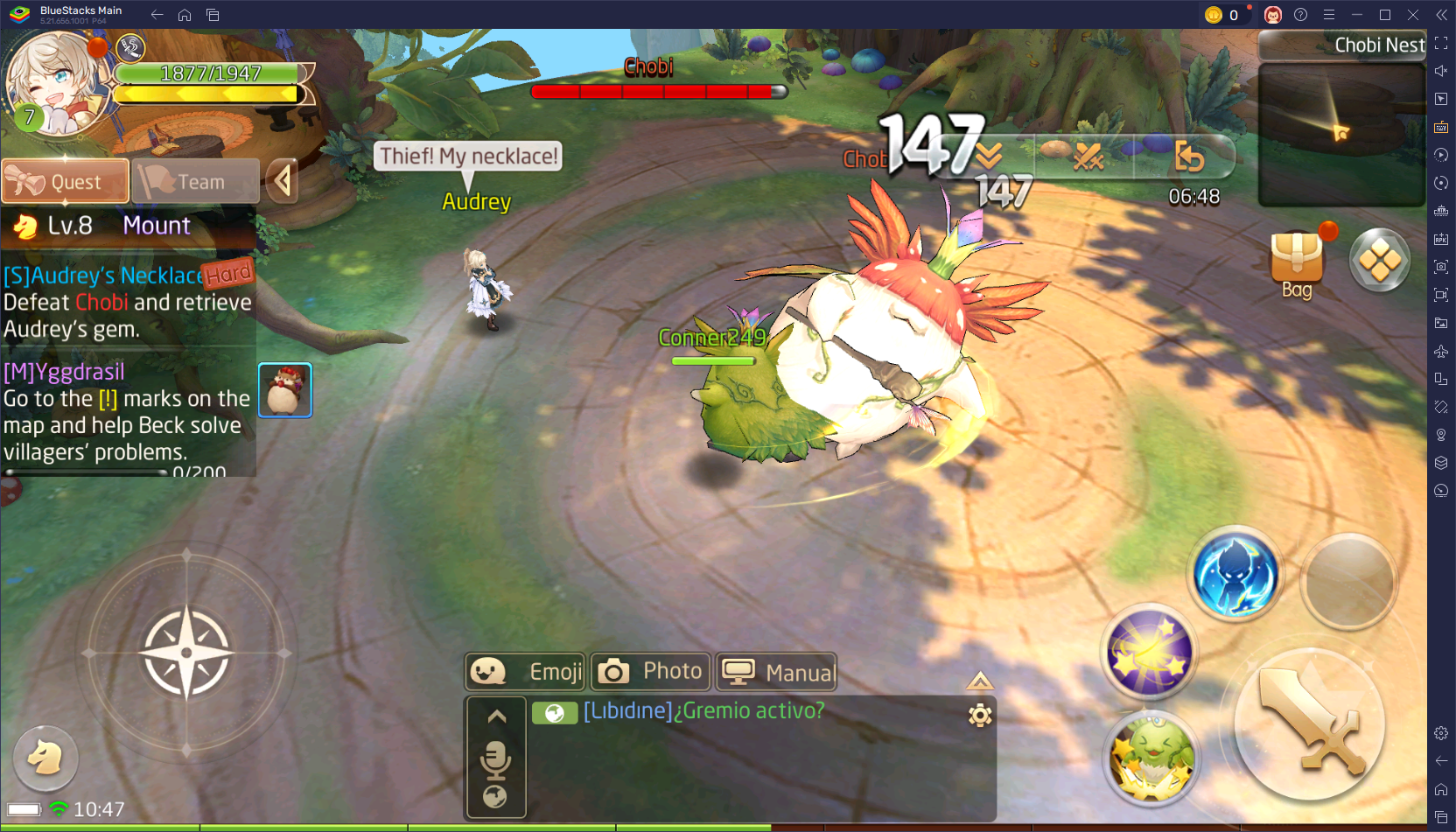Click the exit dungeon icon near the timer
Image resolution: width=1456 pixels, height=832 pixels.
1191,158
